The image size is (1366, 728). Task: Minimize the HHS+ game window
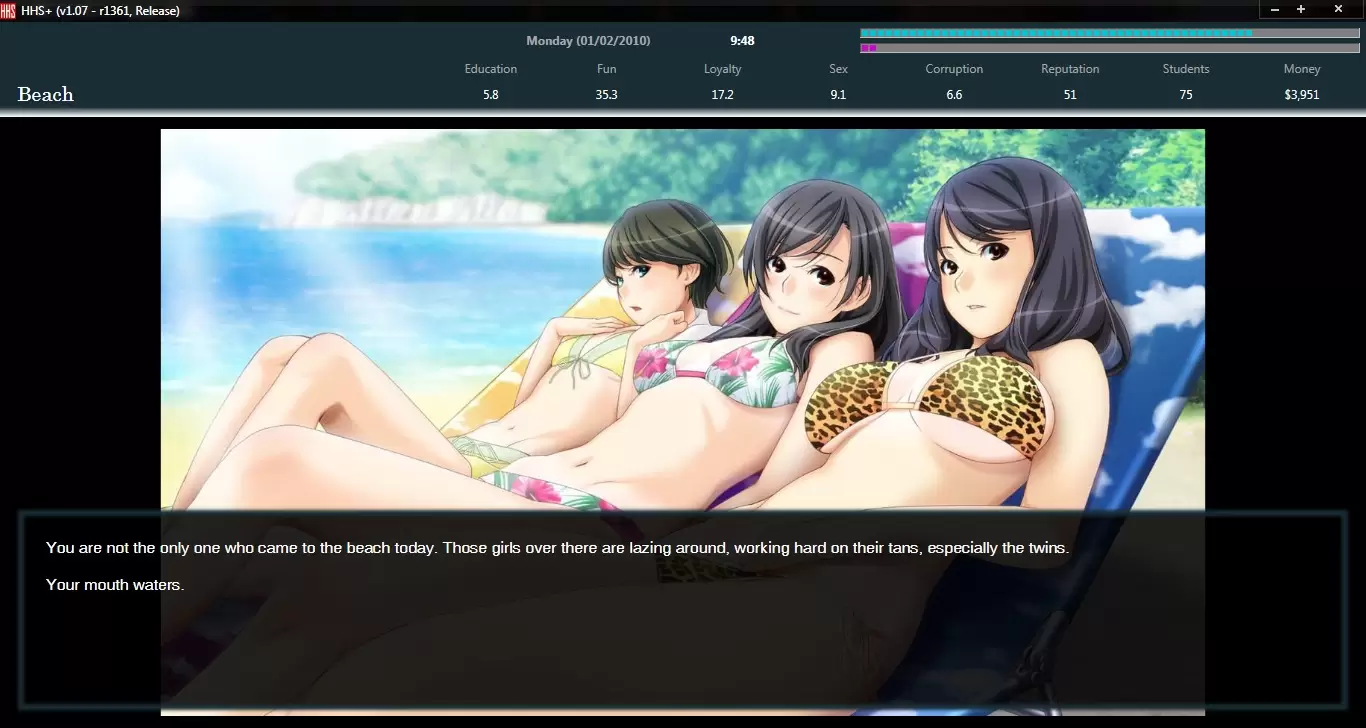(1275, 9)
